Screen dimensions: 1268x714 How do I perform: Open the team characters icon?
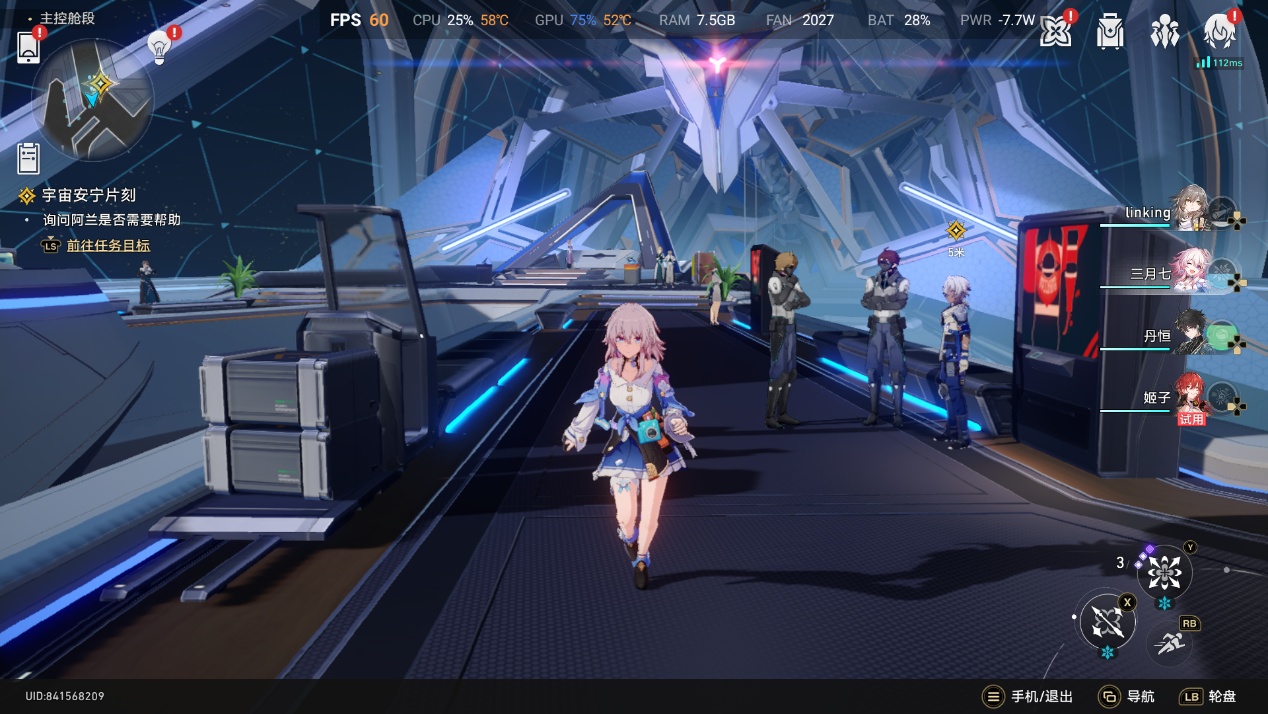(1164, 32)
